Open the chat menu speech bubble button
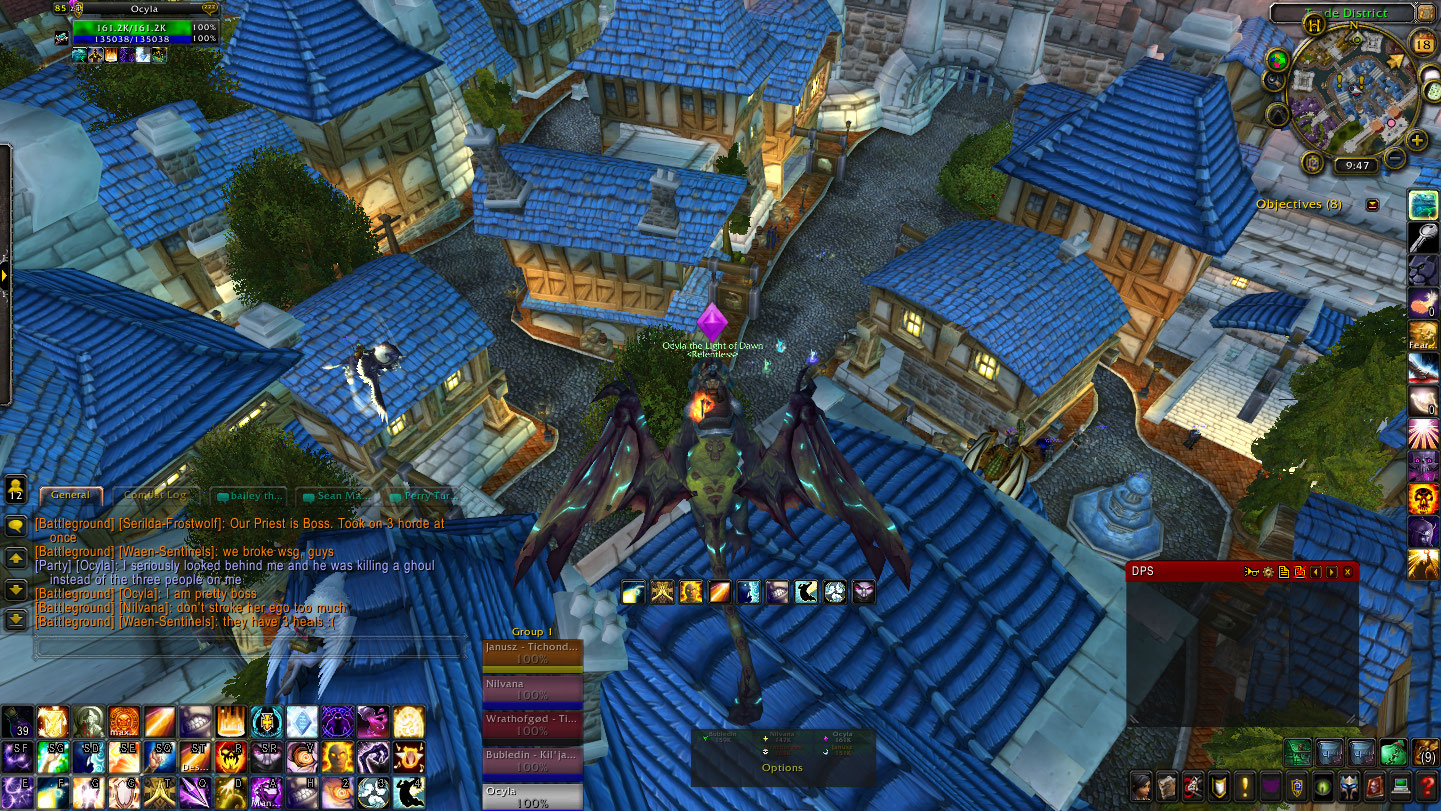The height and width of the screenshot is (811, 1441). point(16,526)
